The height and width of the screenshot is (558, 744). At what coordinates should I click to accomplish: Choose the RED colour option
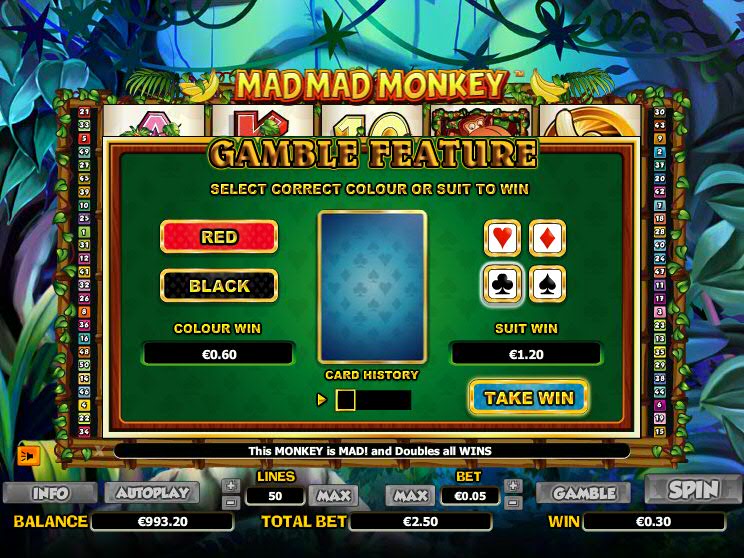219,237
